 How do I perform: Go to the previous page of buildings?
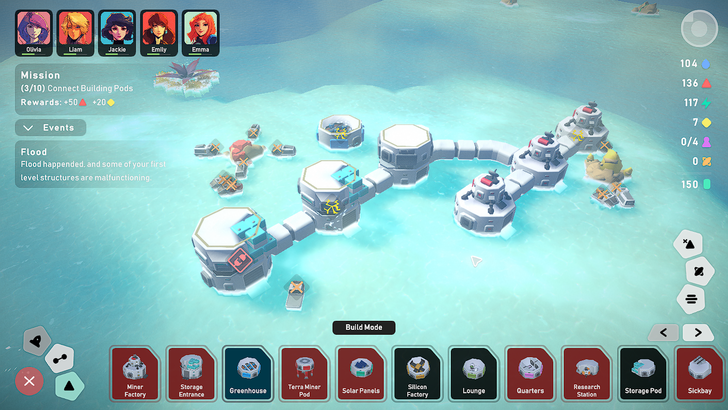coord(663,333)
